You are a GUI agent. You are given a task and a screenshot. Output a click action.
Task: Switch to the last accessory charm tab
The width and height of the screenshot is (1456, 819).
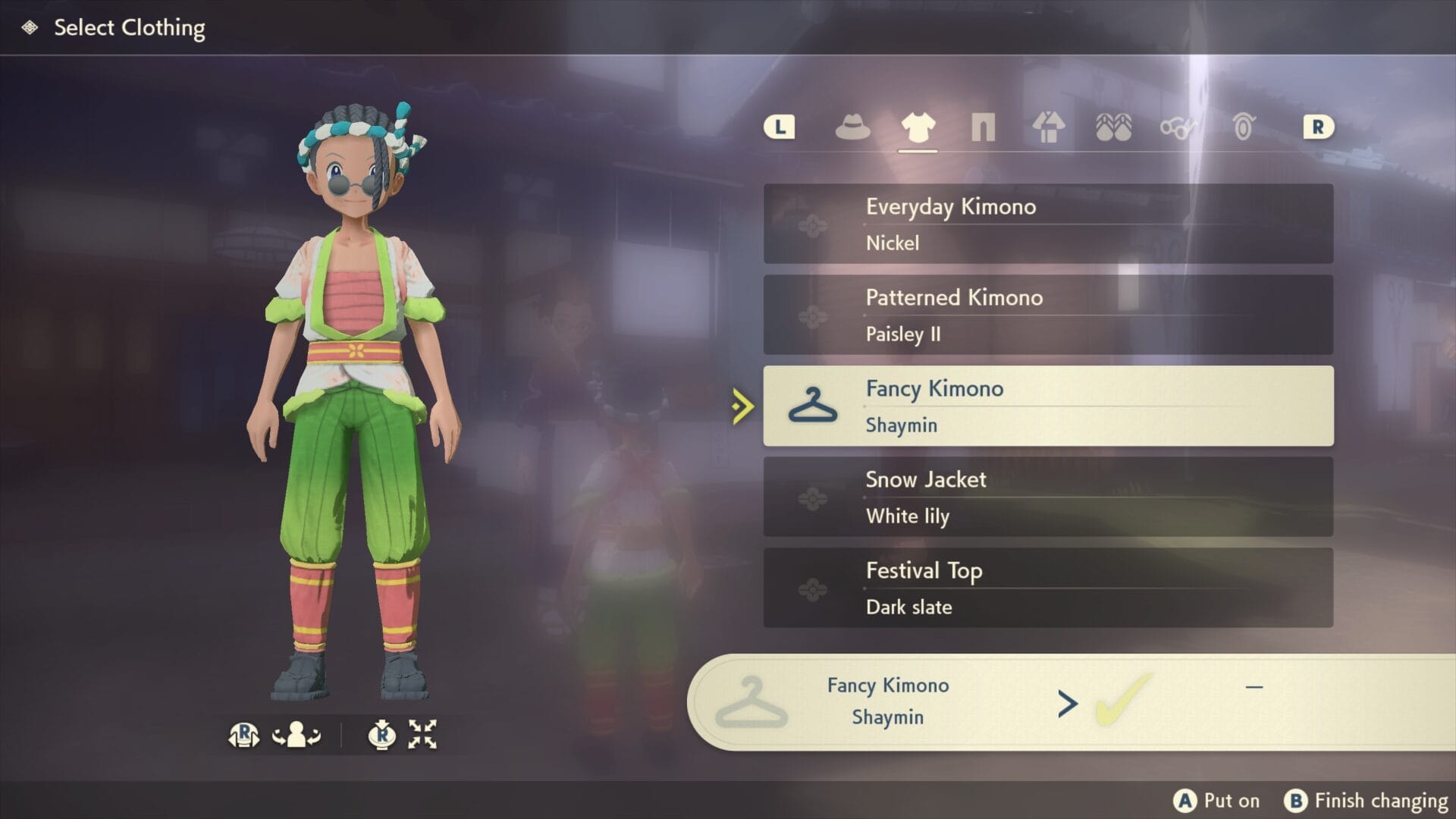[x=1244, y=127]
